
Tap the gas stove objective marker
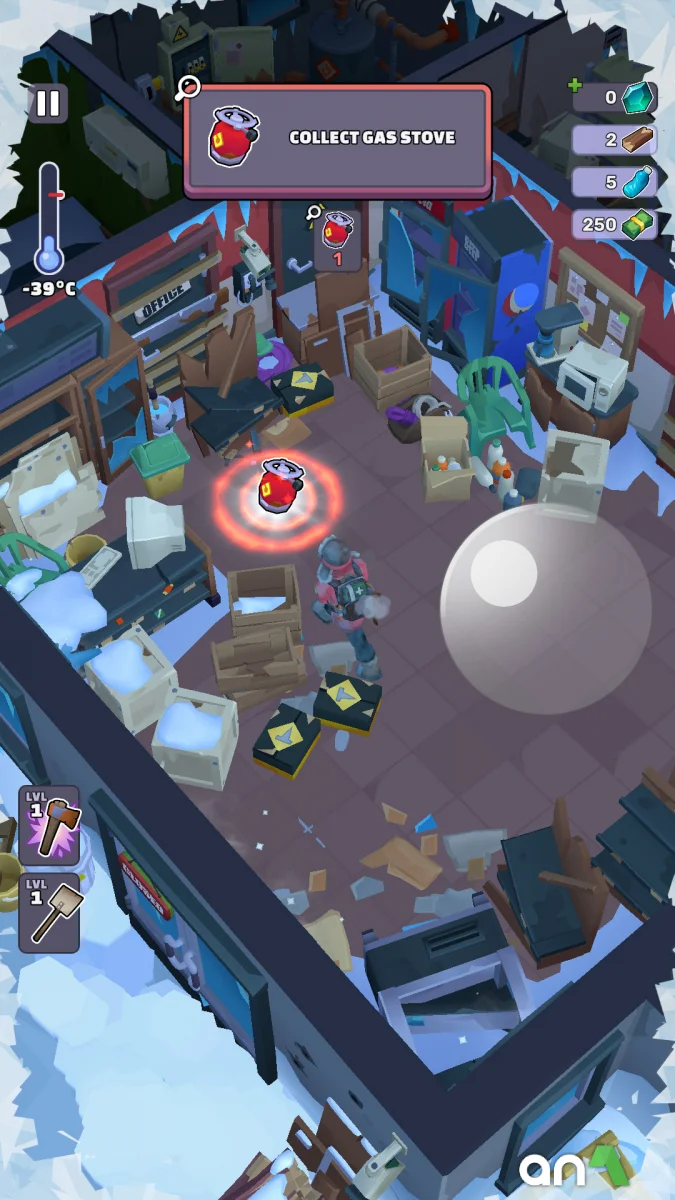tap(337, 240)
